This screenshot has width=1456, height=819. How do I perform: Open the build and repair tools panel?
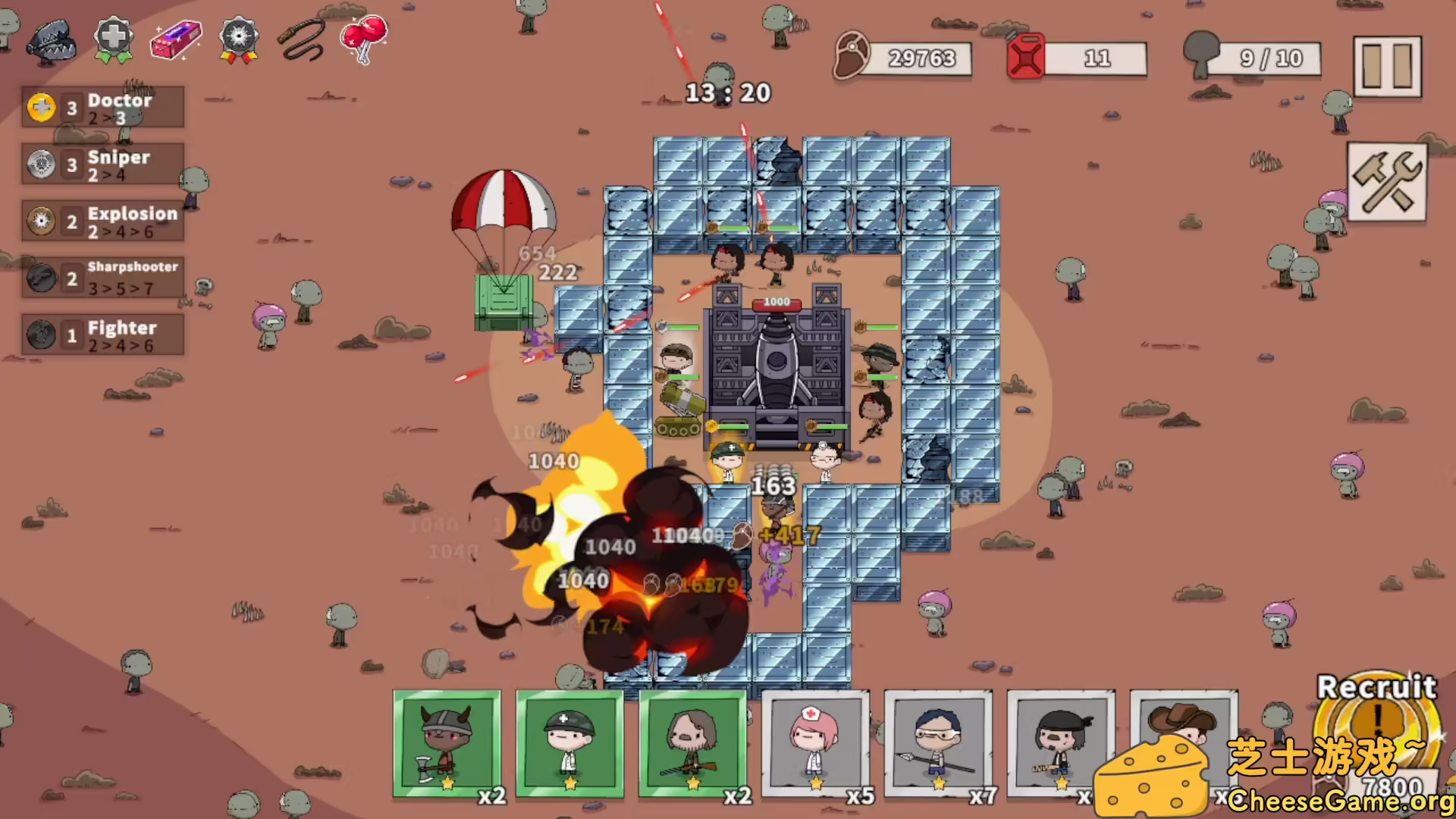coord(1387,182)
